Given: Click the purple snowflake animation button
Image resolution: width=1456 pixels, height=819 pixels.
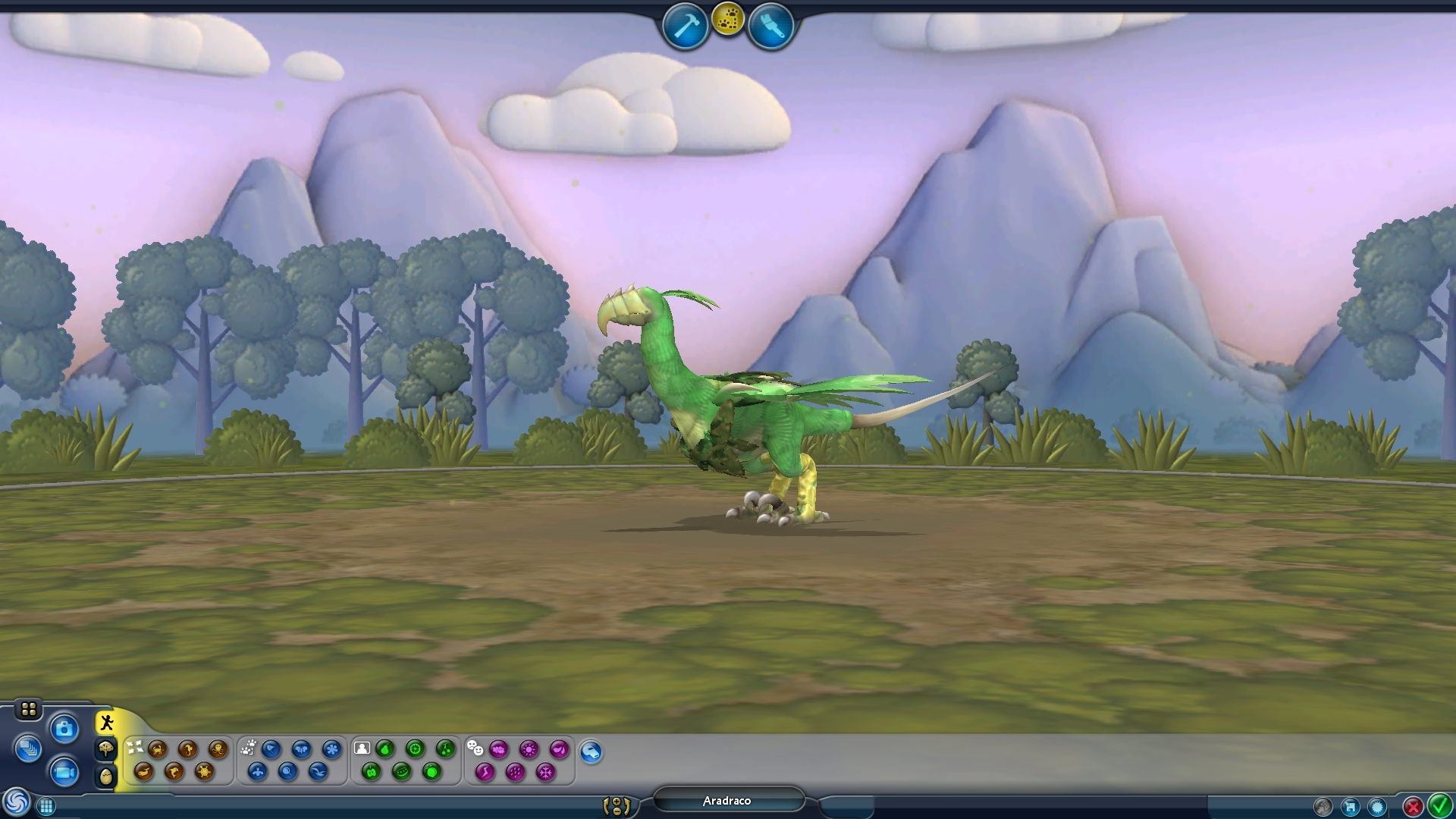Looking at the screenshot, I should coord(545,772).
